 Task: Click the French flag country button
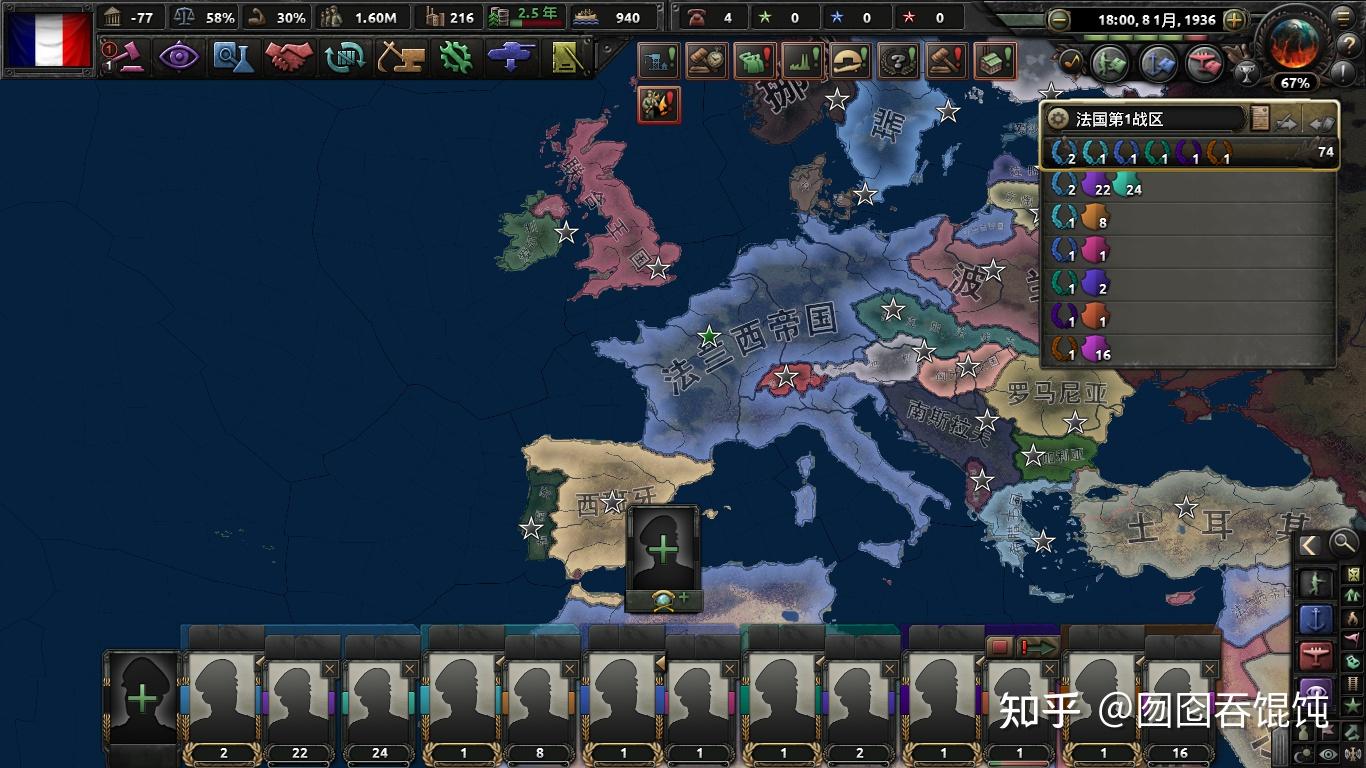[48, 40]
